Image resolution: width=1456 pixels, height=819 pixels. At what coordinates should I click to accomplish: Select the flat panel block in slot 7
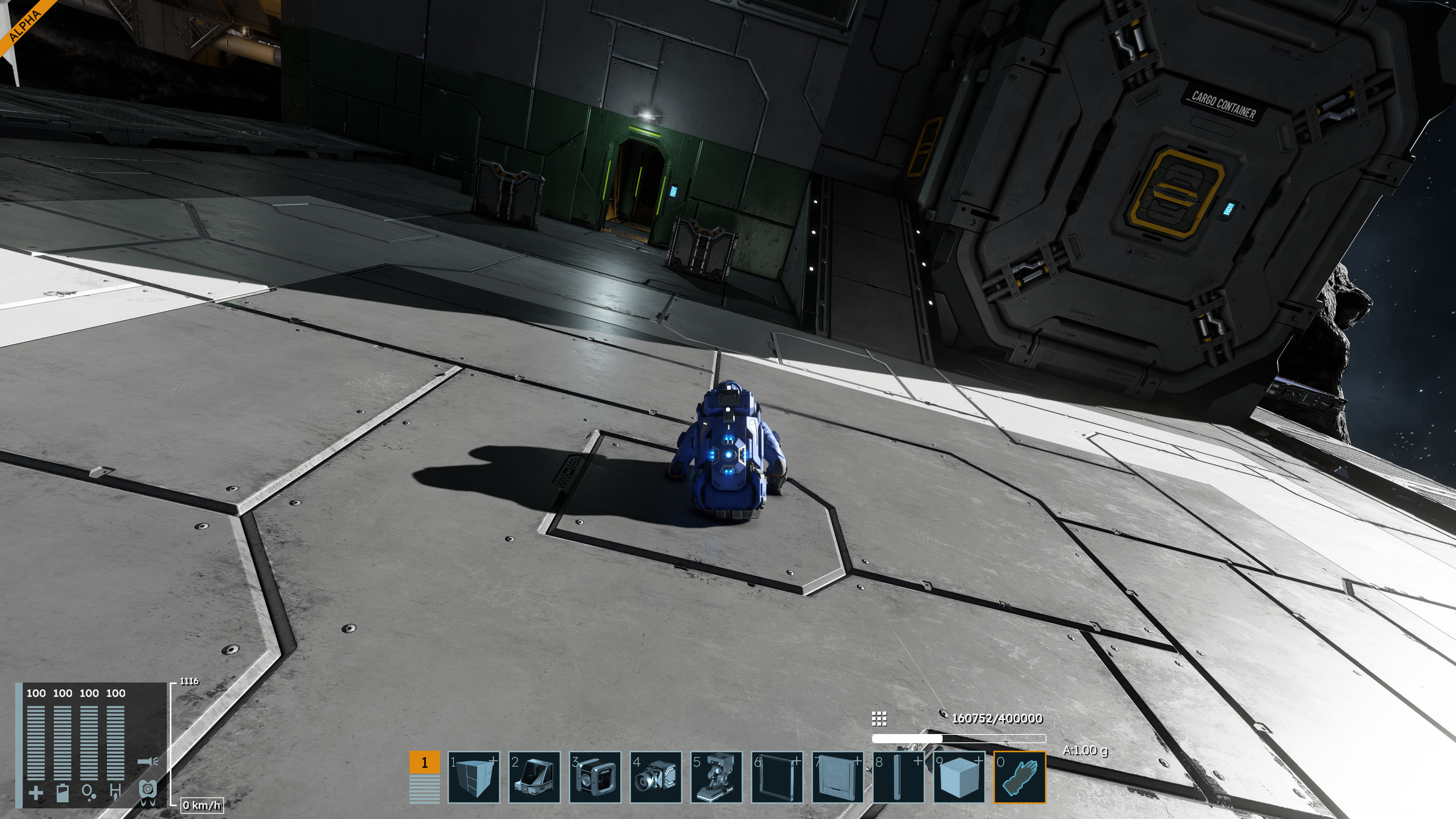pos(838,777)
